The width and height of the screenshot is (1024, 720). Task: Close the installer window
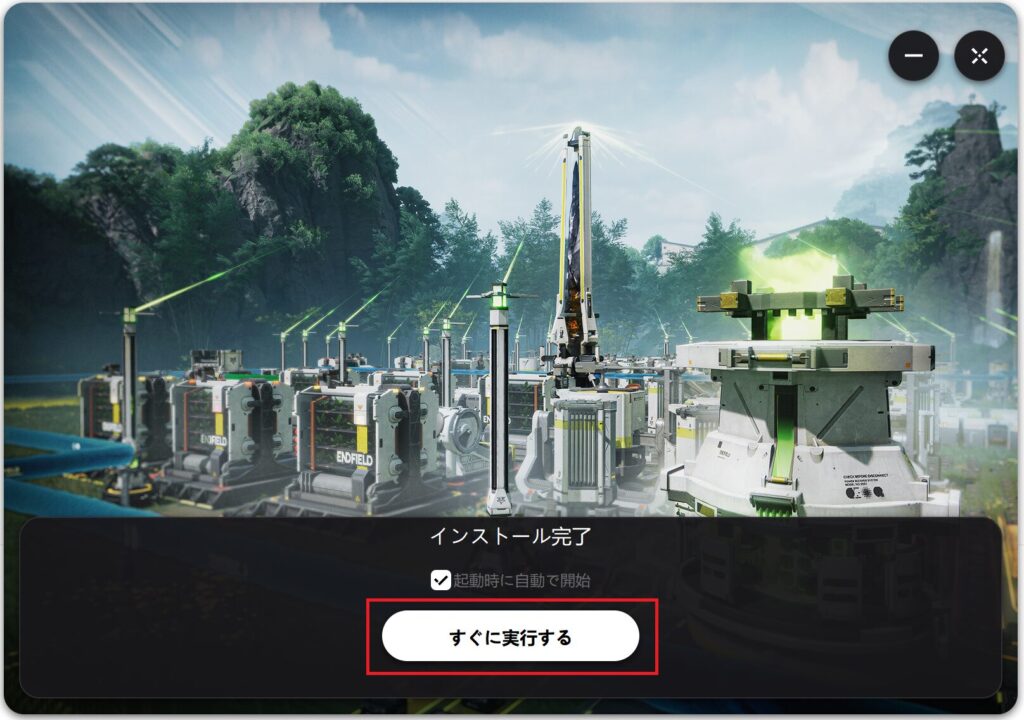(x=979, y=56)
